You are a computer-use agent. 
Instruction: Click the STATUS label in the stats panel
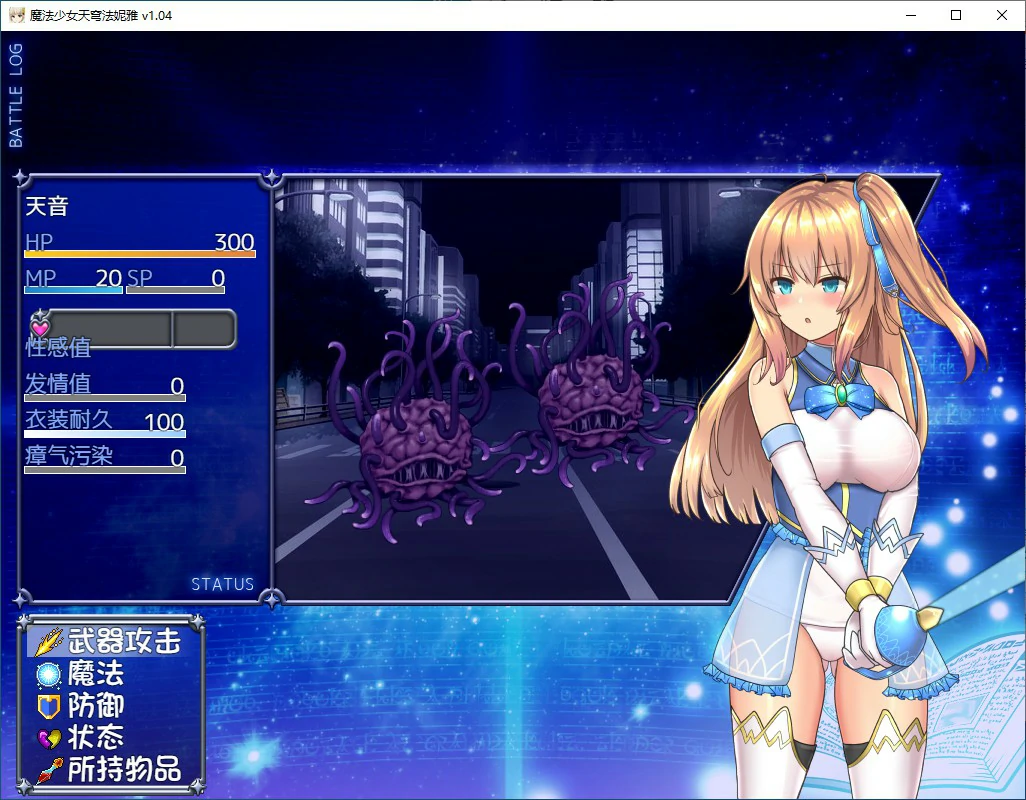pyautogui.click(x=222, y=584)
